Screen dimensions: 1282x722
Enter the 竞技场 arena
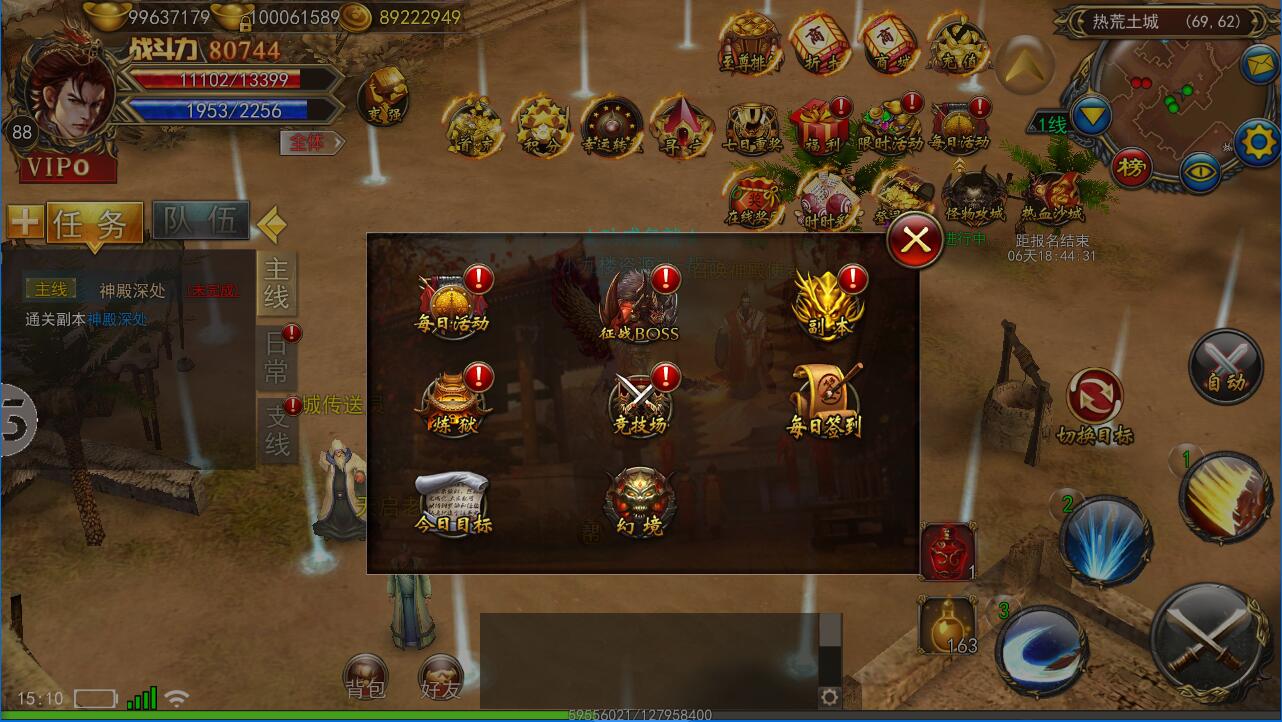(640, 403)
